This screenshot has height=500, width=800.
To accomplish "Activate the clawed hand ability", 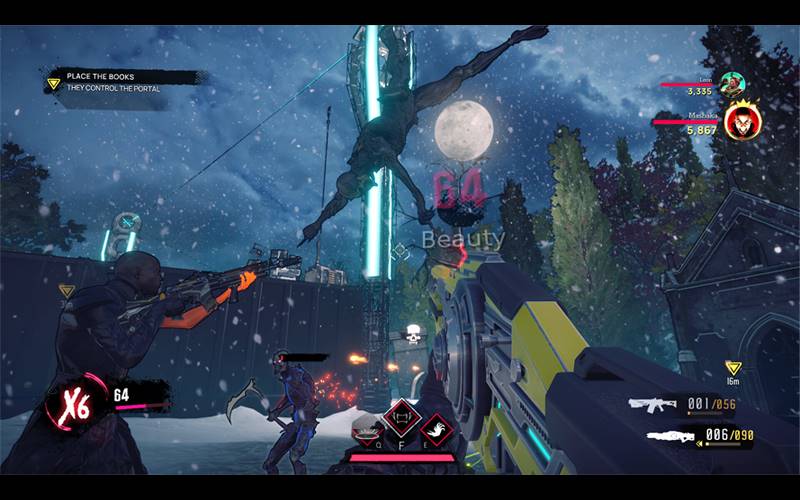I will coord(435,430).
